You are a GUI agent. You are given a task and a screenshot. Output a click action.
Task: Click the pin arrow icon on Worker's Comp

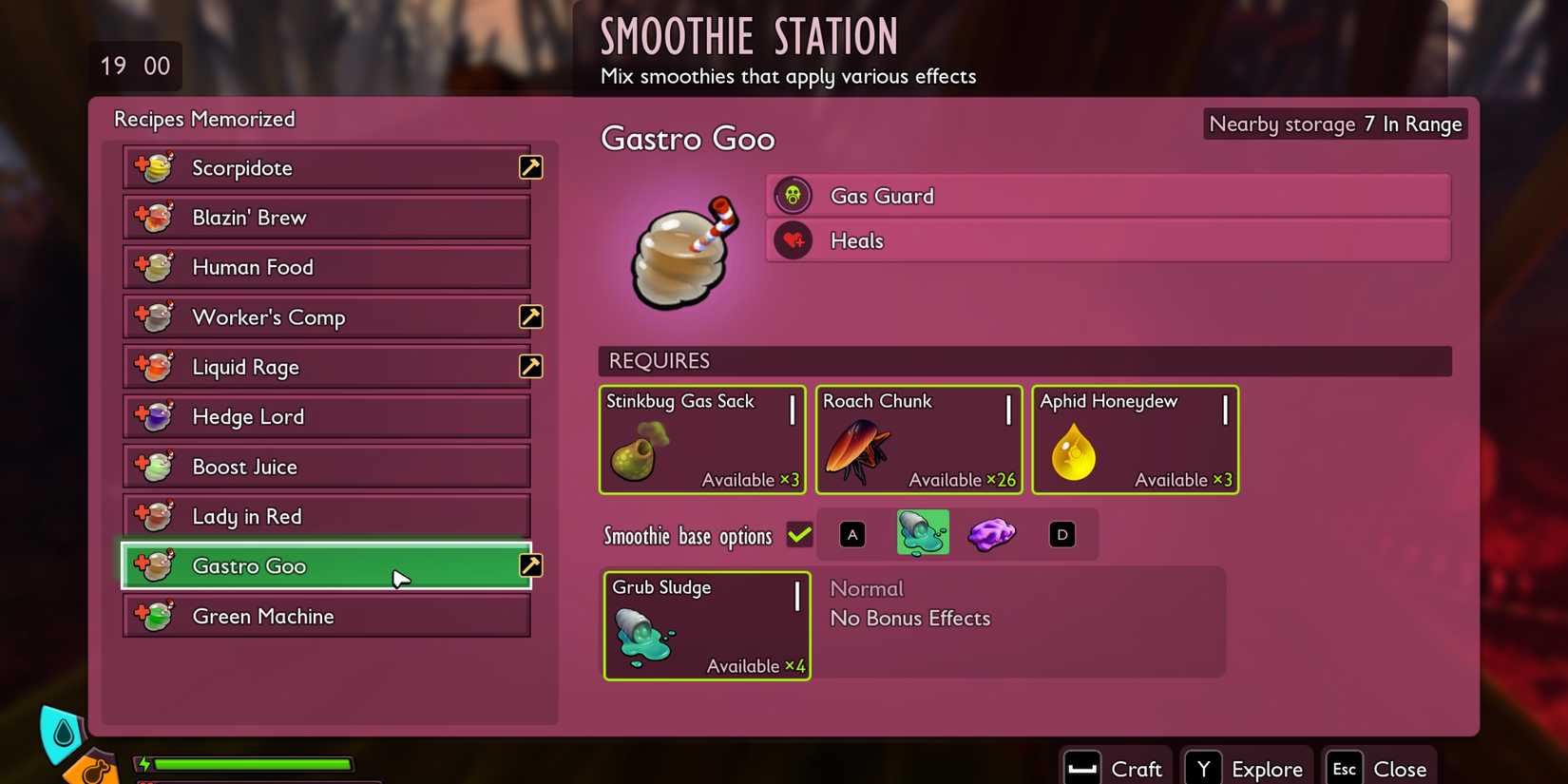pyautogui.click(x=530, y=316)
